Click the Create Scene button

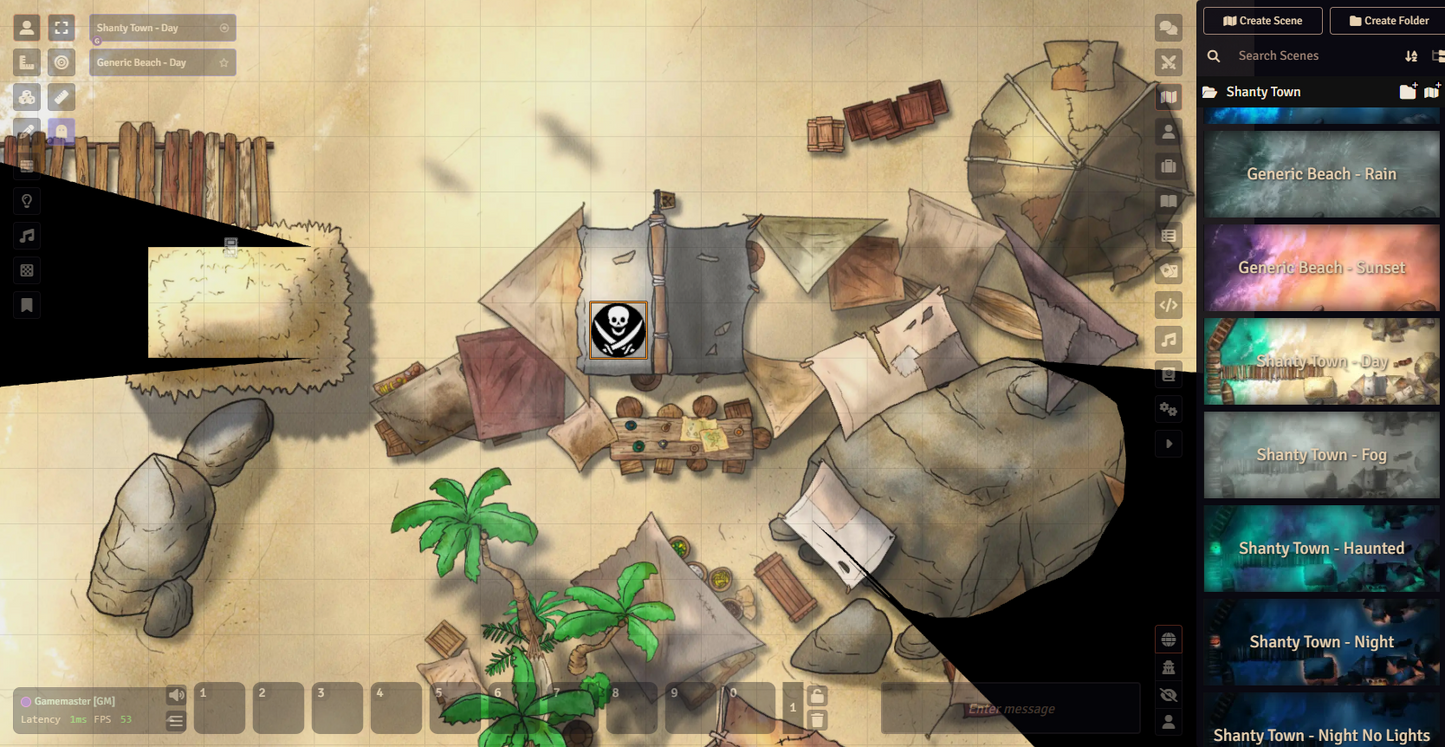pos(1262,20)
